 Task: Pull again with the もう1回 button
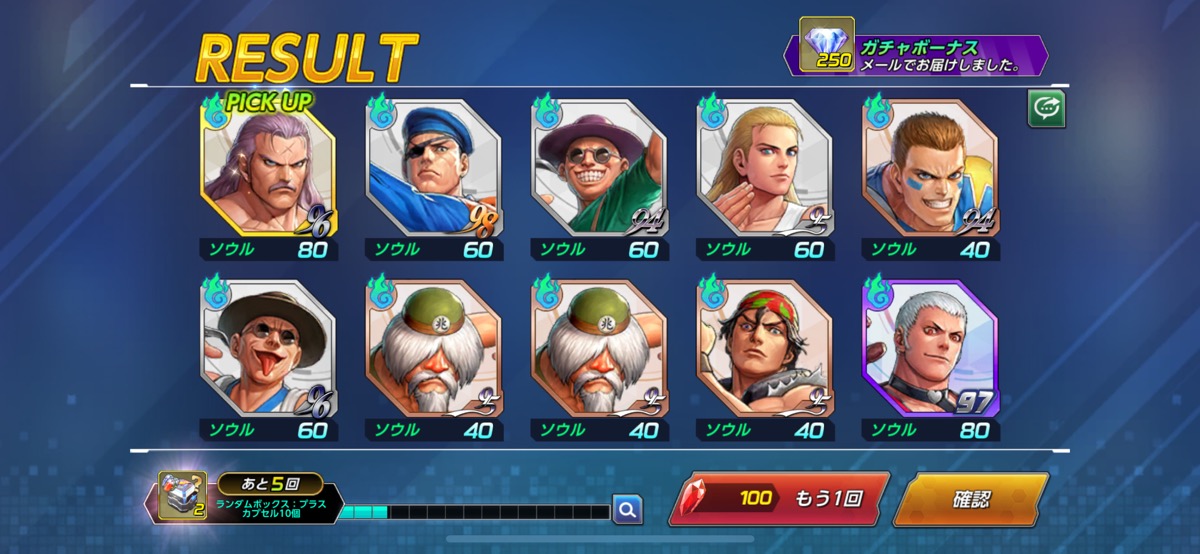[x=779, y=499]
